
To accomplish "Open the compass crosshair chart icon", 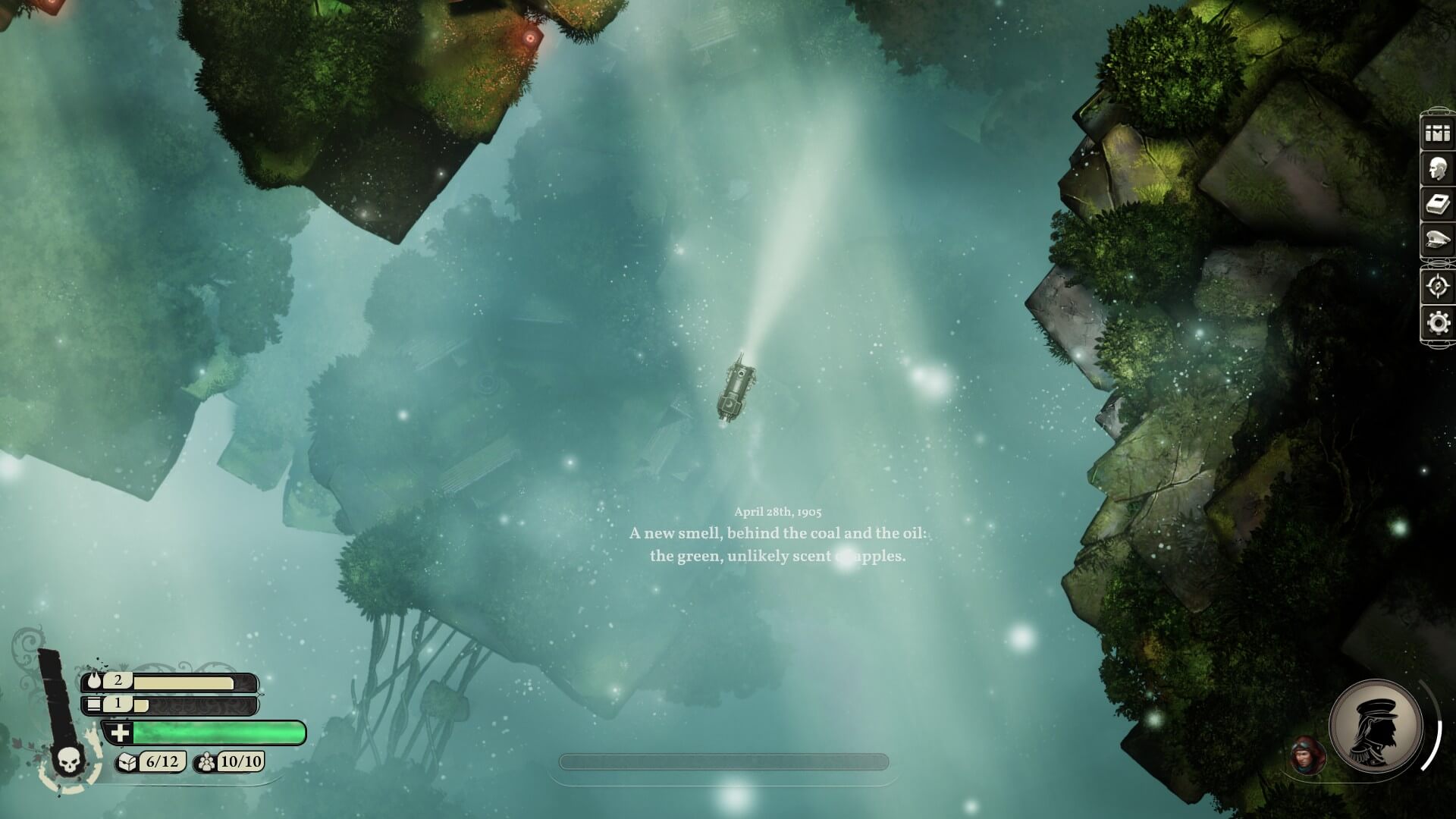I will tap(1437, 287).
